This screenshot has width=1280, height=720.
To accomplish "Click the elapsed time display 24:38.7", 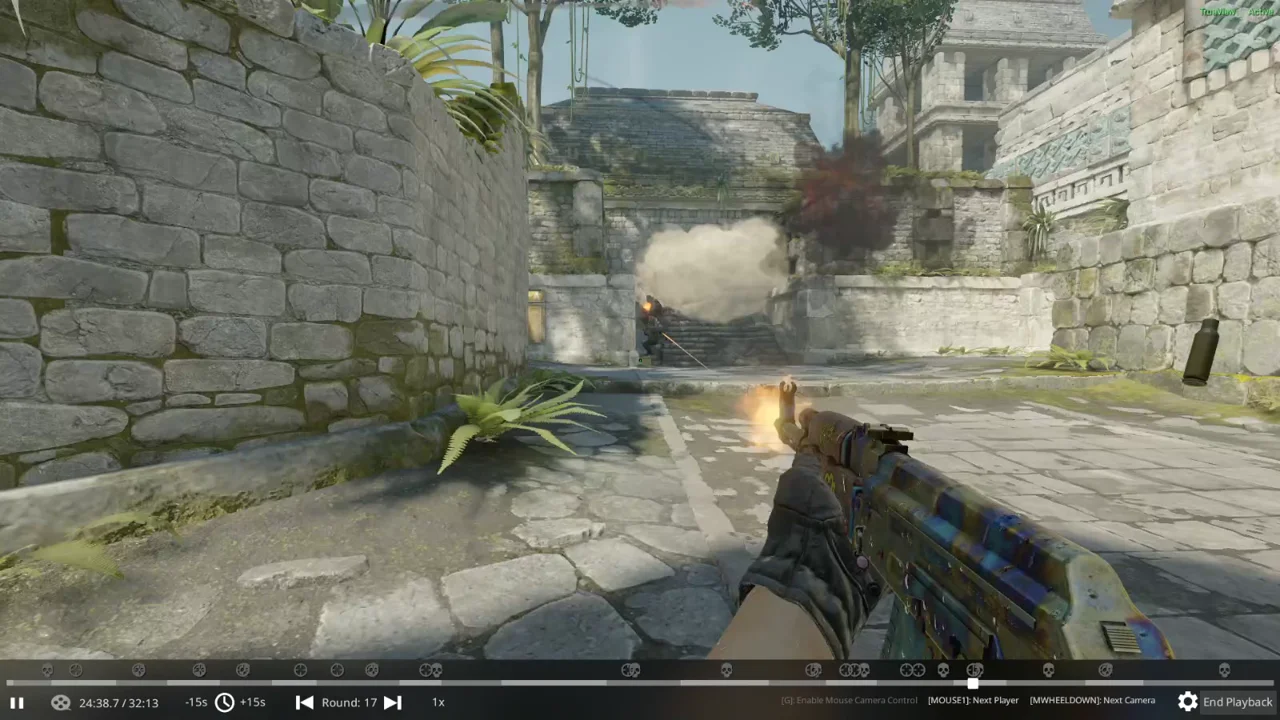I will (x=119, y=702).
